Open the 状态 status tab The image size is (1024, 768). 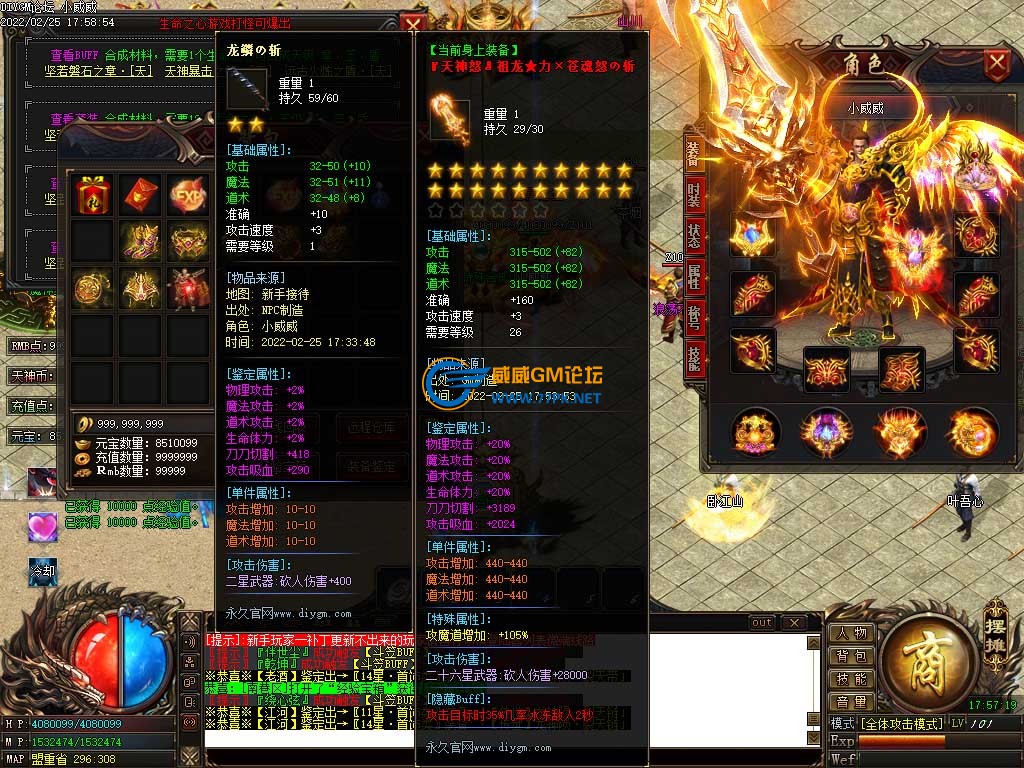(693, 237)
